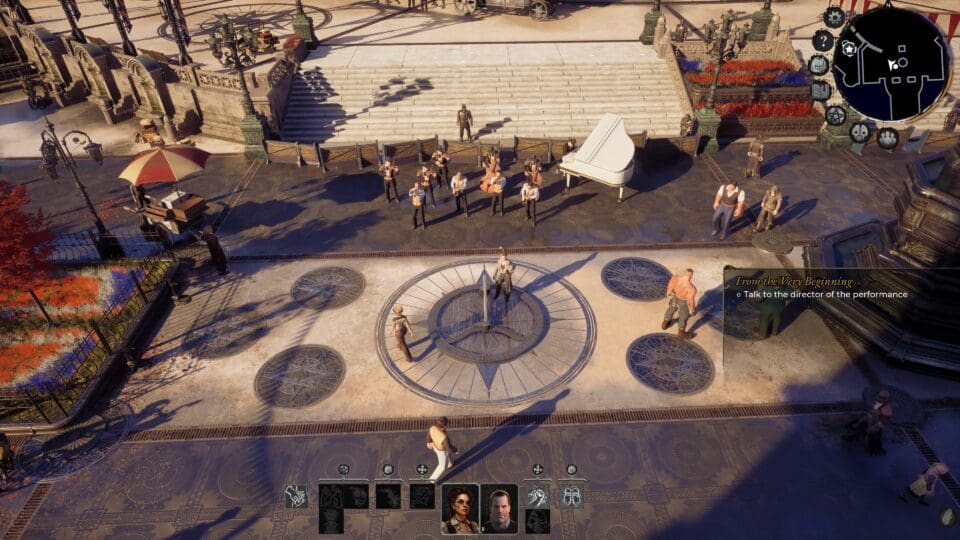Open settings via the gear icon
The width and height of the screenshot is (960, 540).
(834, 16)
